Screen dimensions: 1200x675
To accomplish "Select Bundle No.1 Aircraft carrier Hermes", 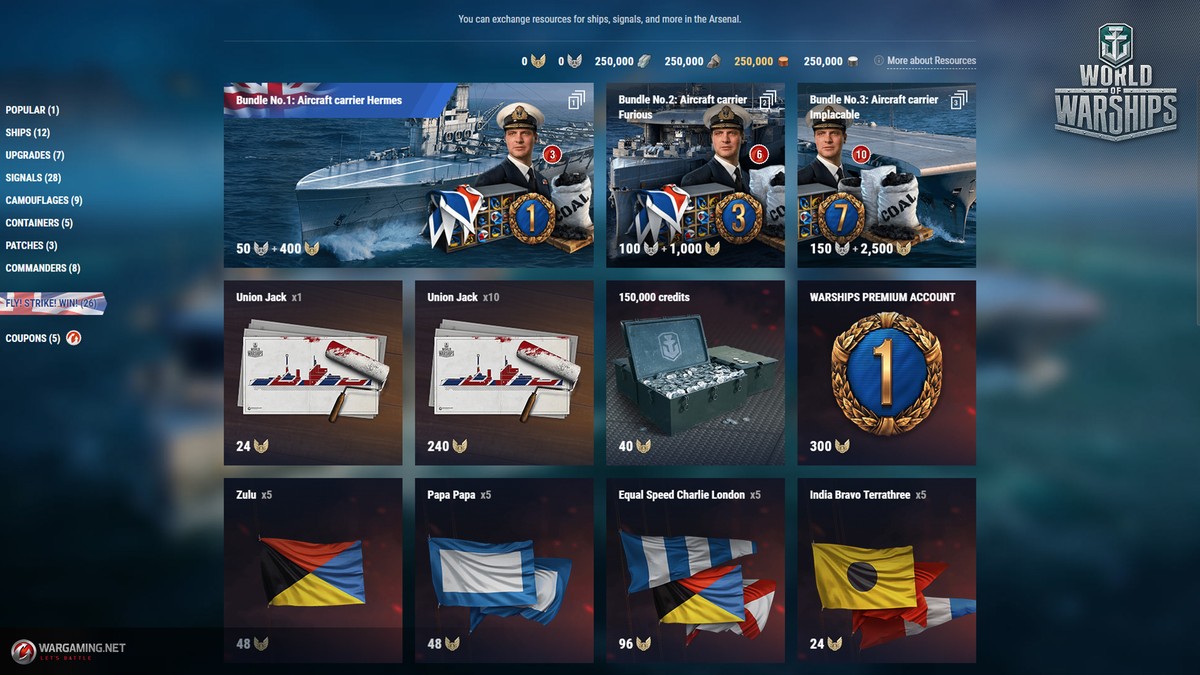I will coord(408,175).
